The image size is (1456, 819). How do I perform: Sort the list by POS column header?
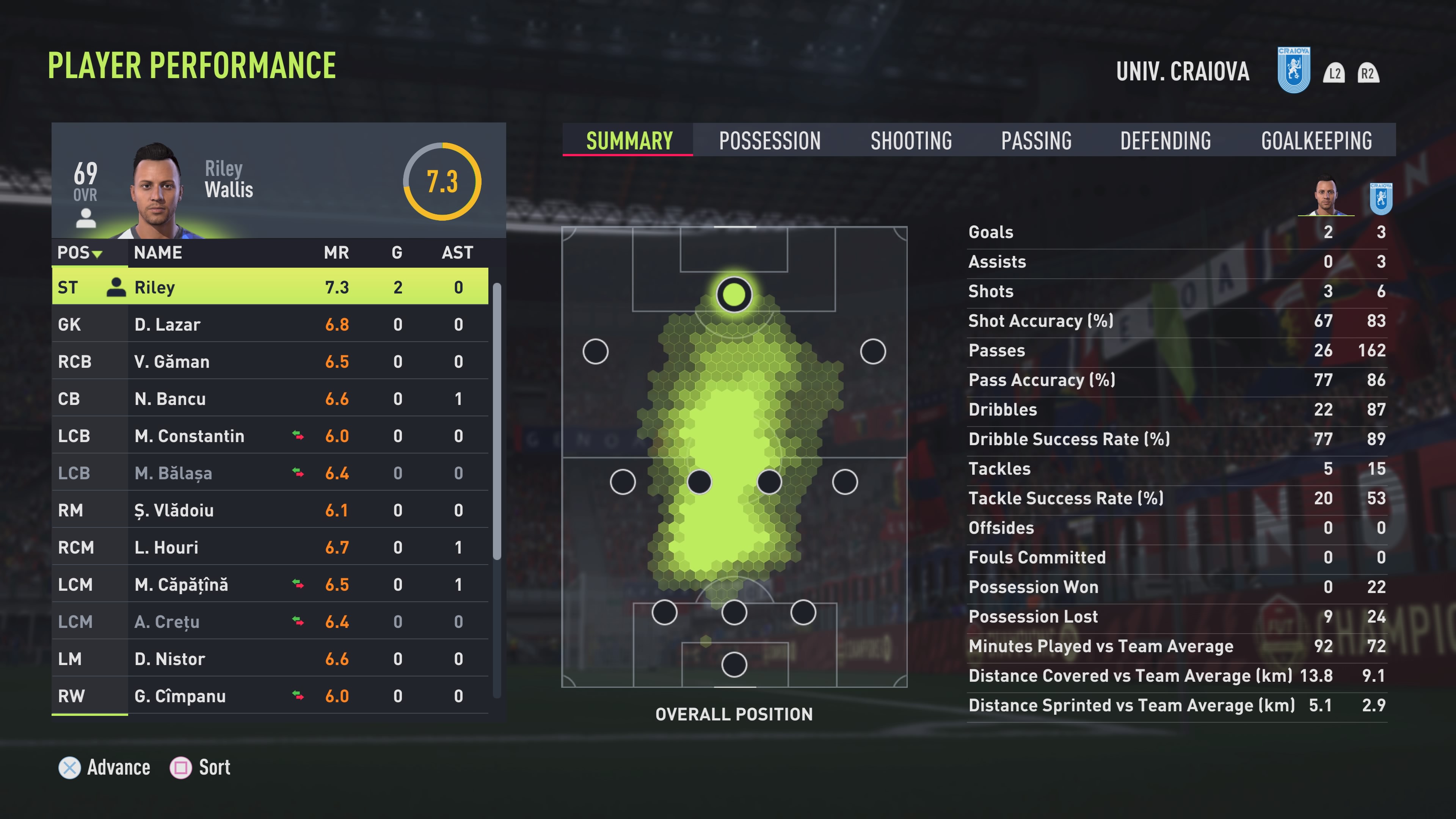click(79, 253)
